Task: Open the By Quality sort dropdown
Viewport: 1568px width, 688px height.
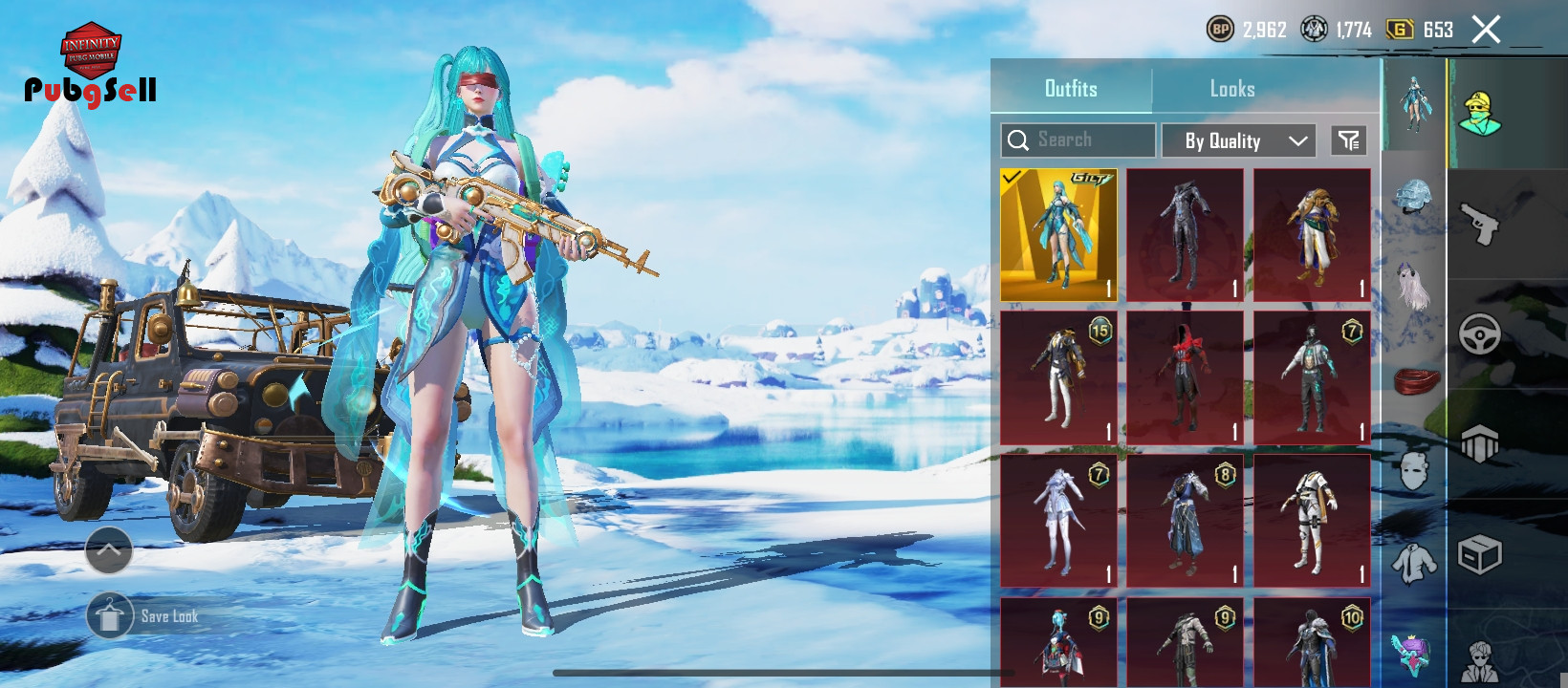Action: pyautogui.click(x=1239, y=140)
